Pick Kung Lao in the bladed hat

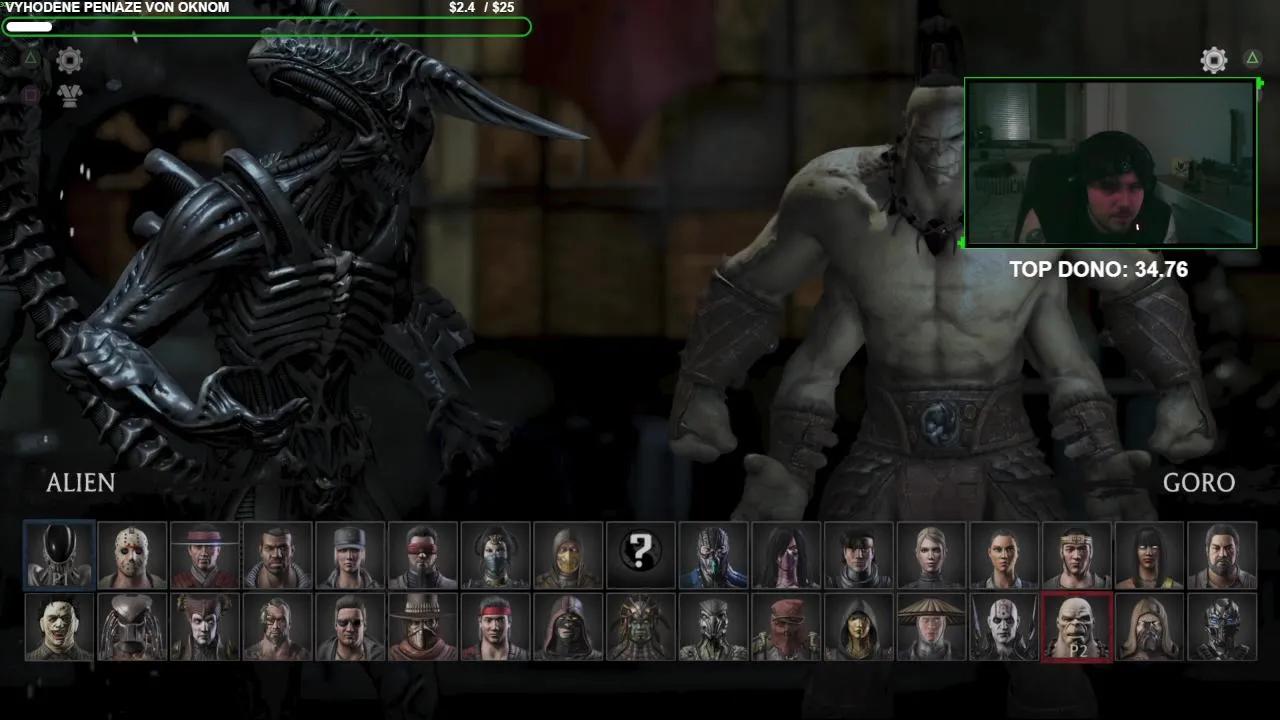tap(205, 554)
